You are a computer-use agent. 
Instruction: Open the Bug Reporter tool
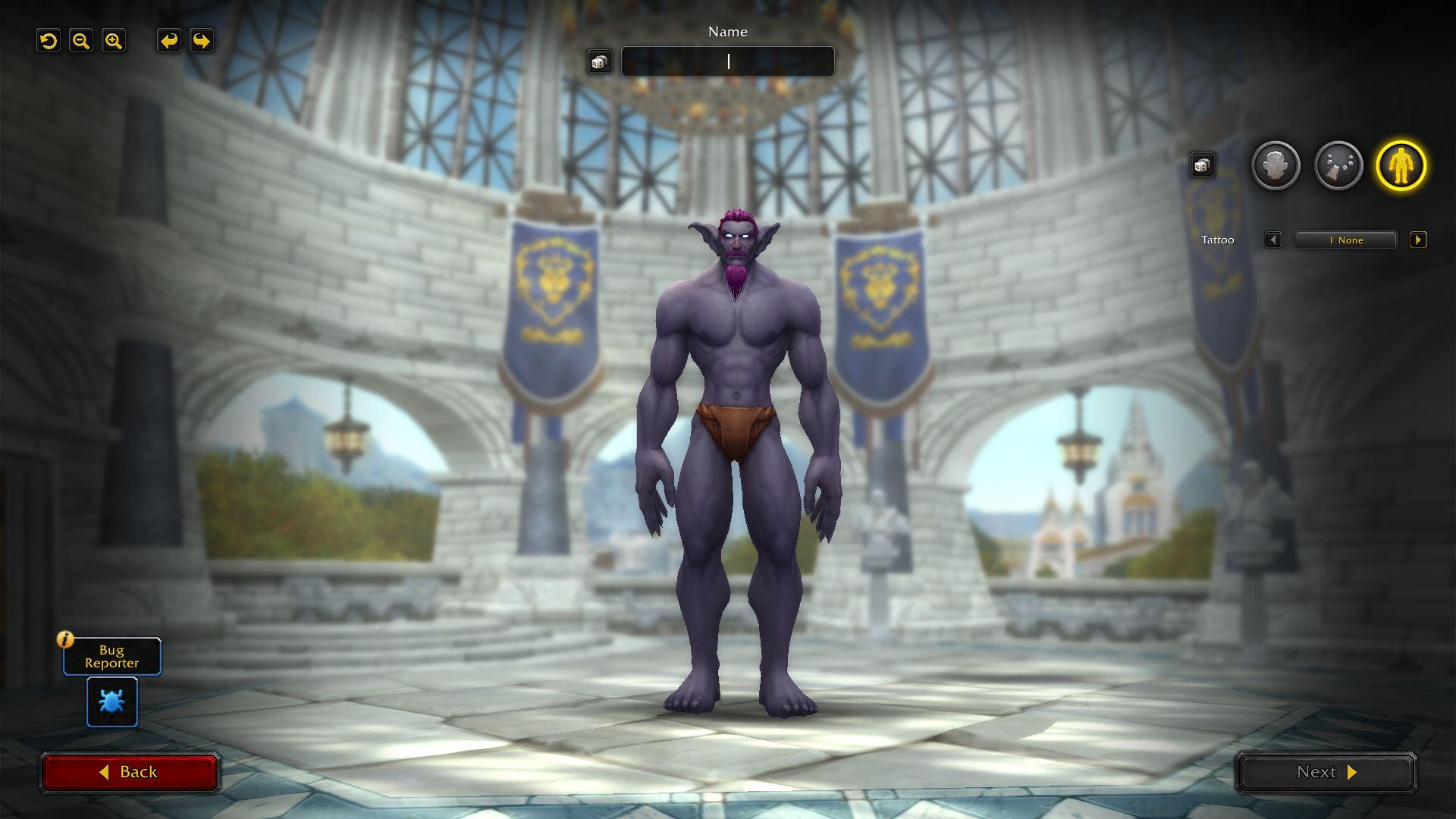(112, 702)
